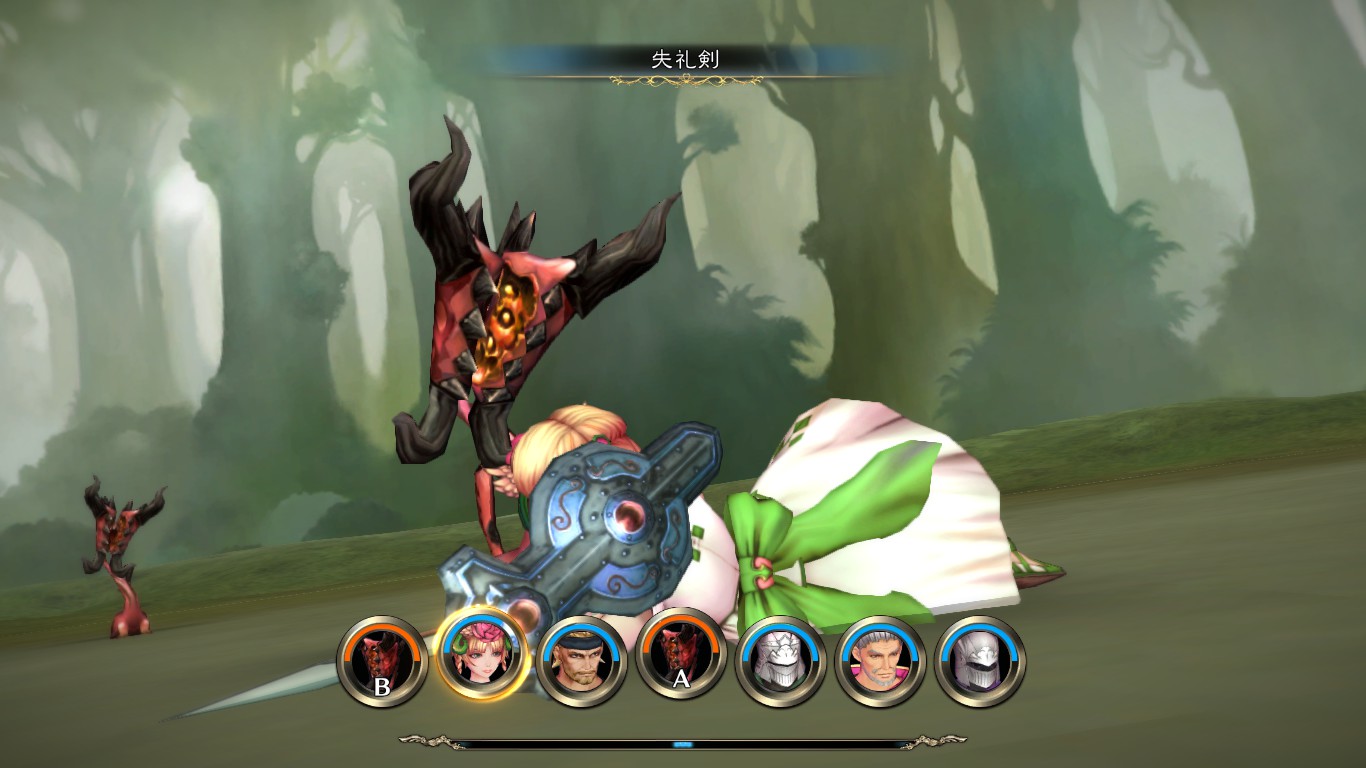Select enemy B's turn-order portrait
Viewport: 1366px width, 768px height.
(383, 661)
